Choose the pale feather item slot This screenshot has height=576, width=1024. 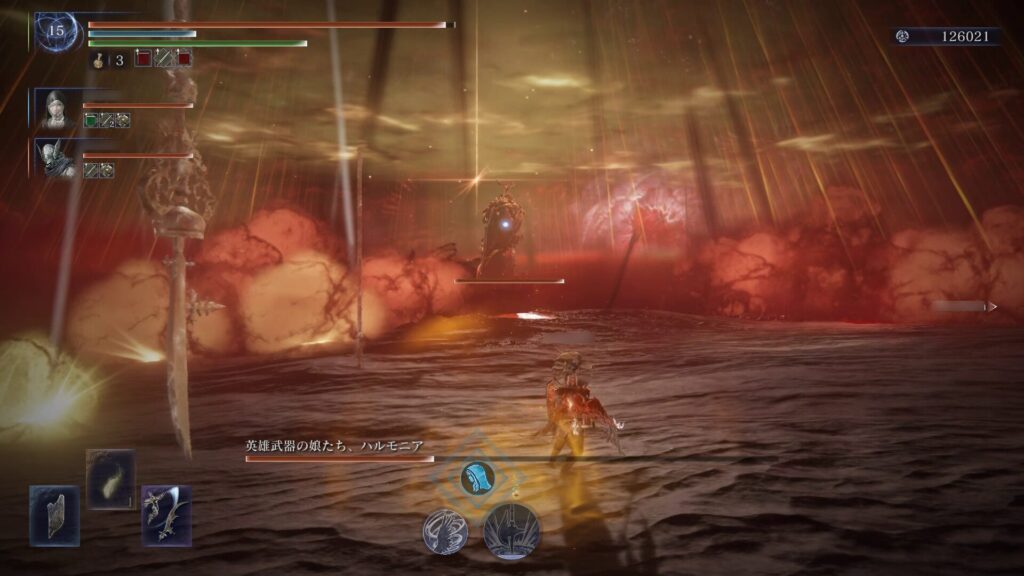tap(110, 479)
